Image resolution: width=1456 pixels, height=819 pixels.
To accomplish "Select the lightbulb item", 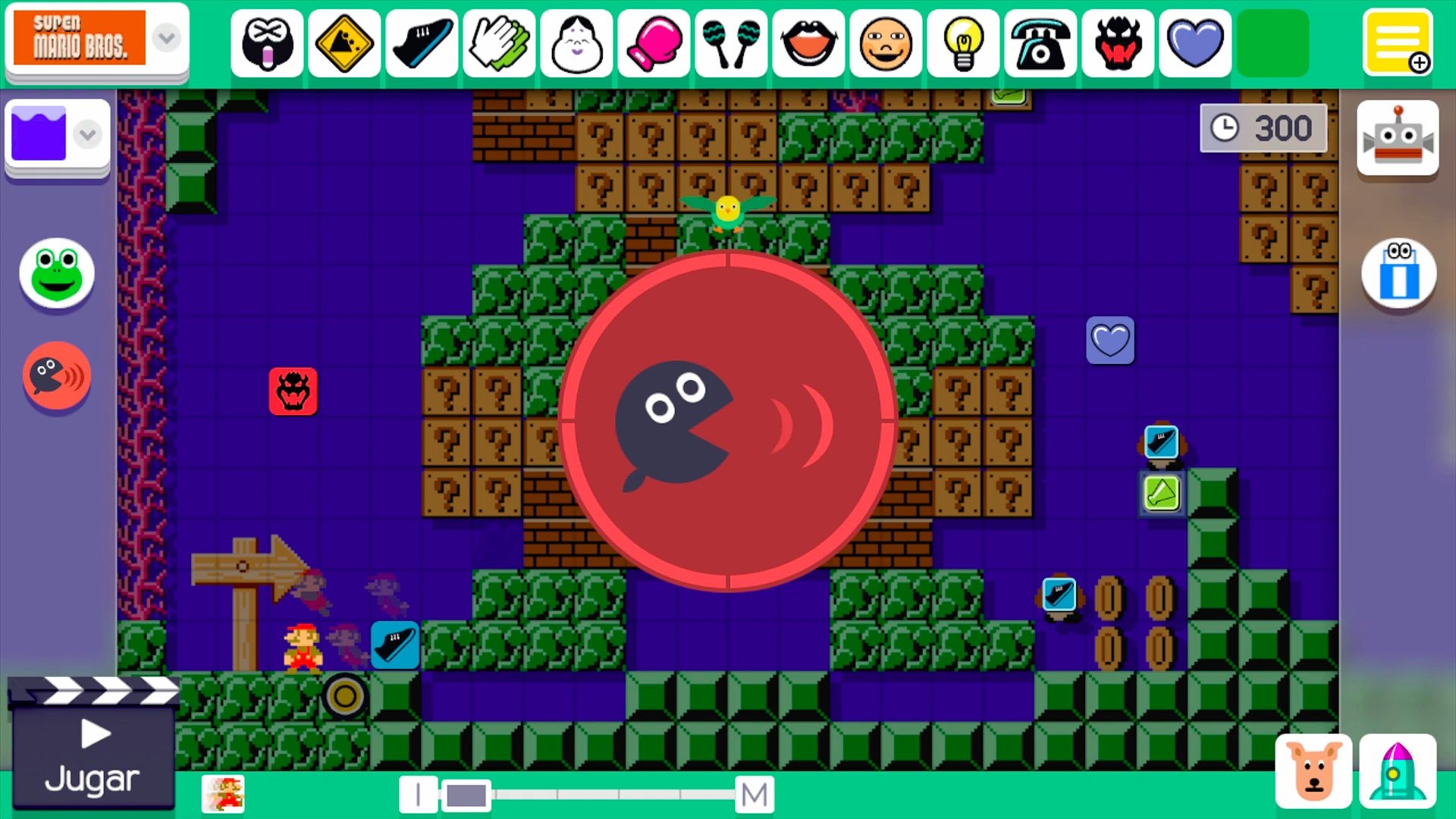I will 962,43.
